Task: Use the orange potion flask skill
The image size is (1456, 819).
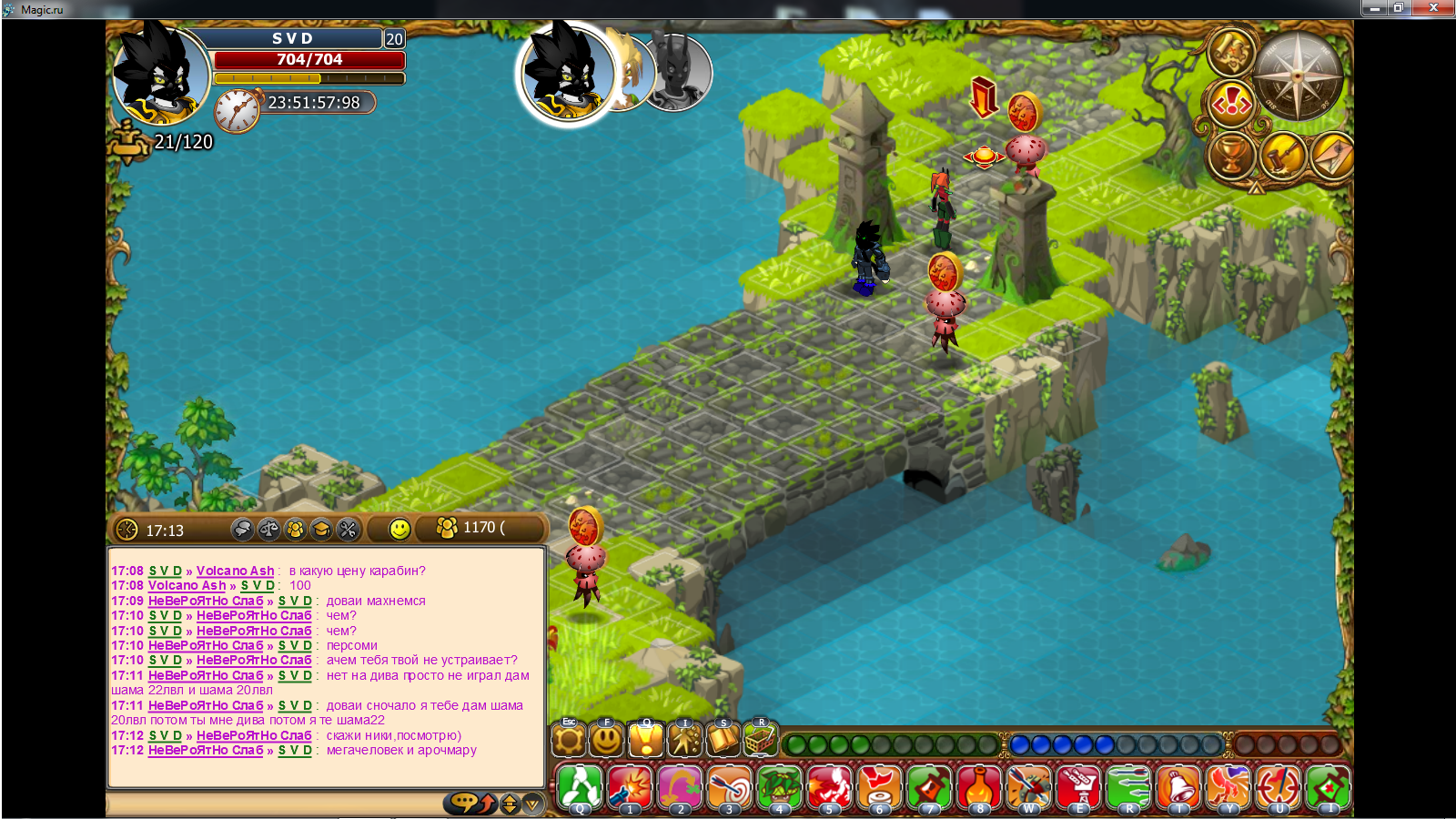Action: 979,787
